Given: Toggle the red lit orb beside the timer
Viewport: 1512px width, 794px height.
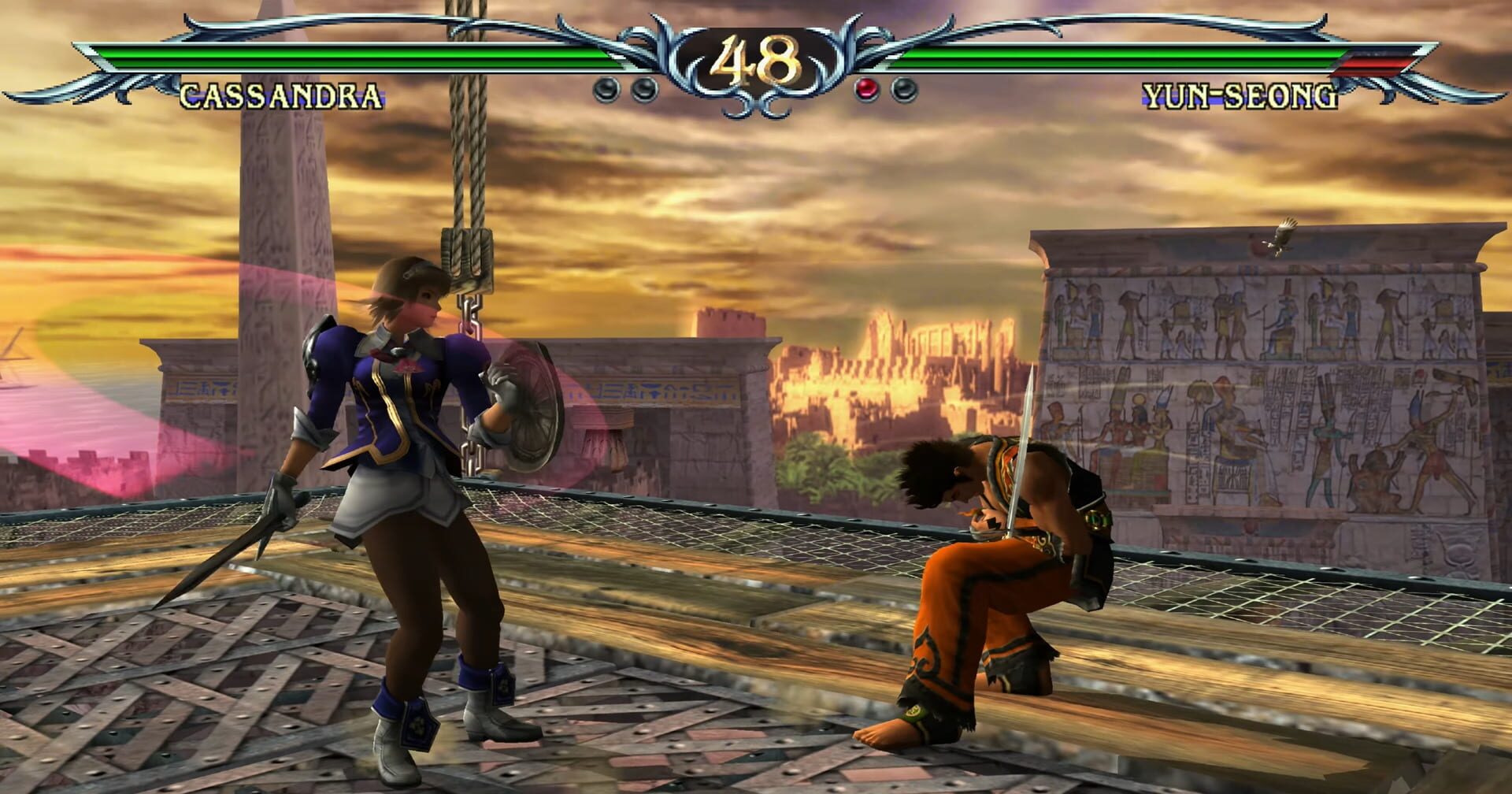Looking at the screenshot, I should click(866, 89).
